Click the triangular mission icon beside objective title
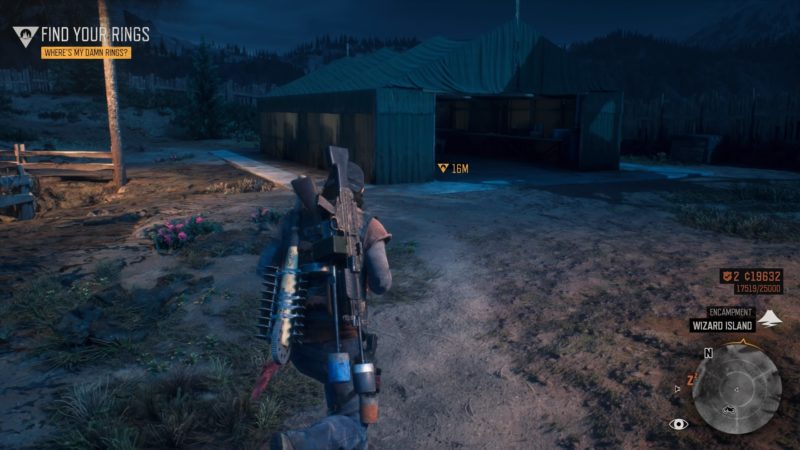This screenshot has height=450, width=800. pyautogui.click(x=25, y=36)
